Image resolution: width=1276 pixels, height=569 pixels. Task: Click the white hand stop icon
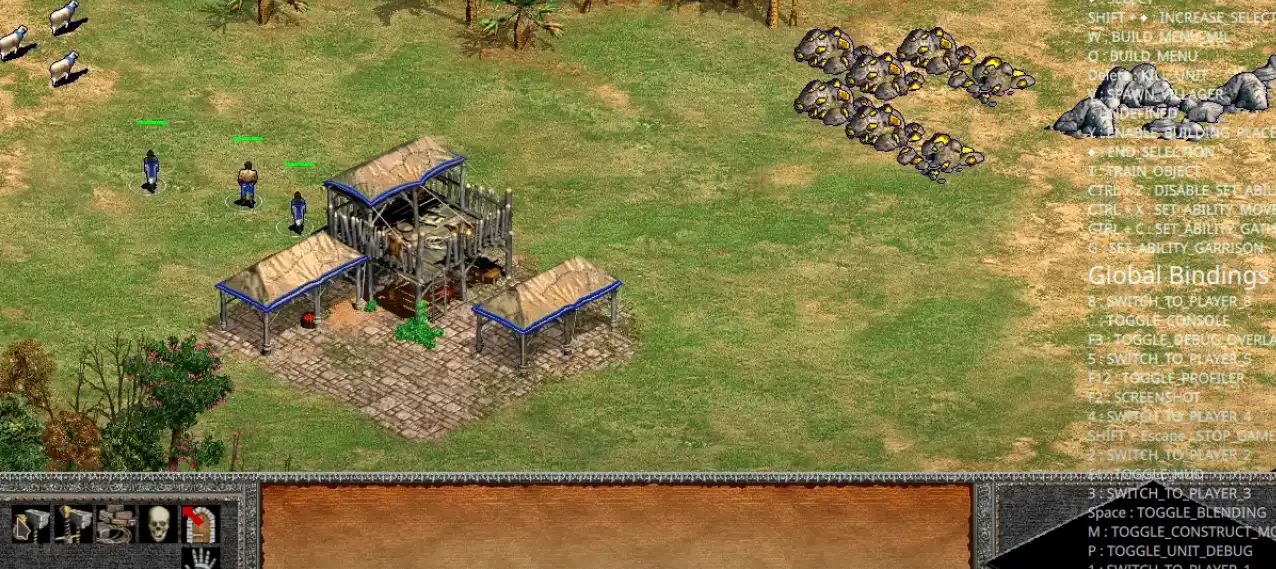(x=201, y=558)
